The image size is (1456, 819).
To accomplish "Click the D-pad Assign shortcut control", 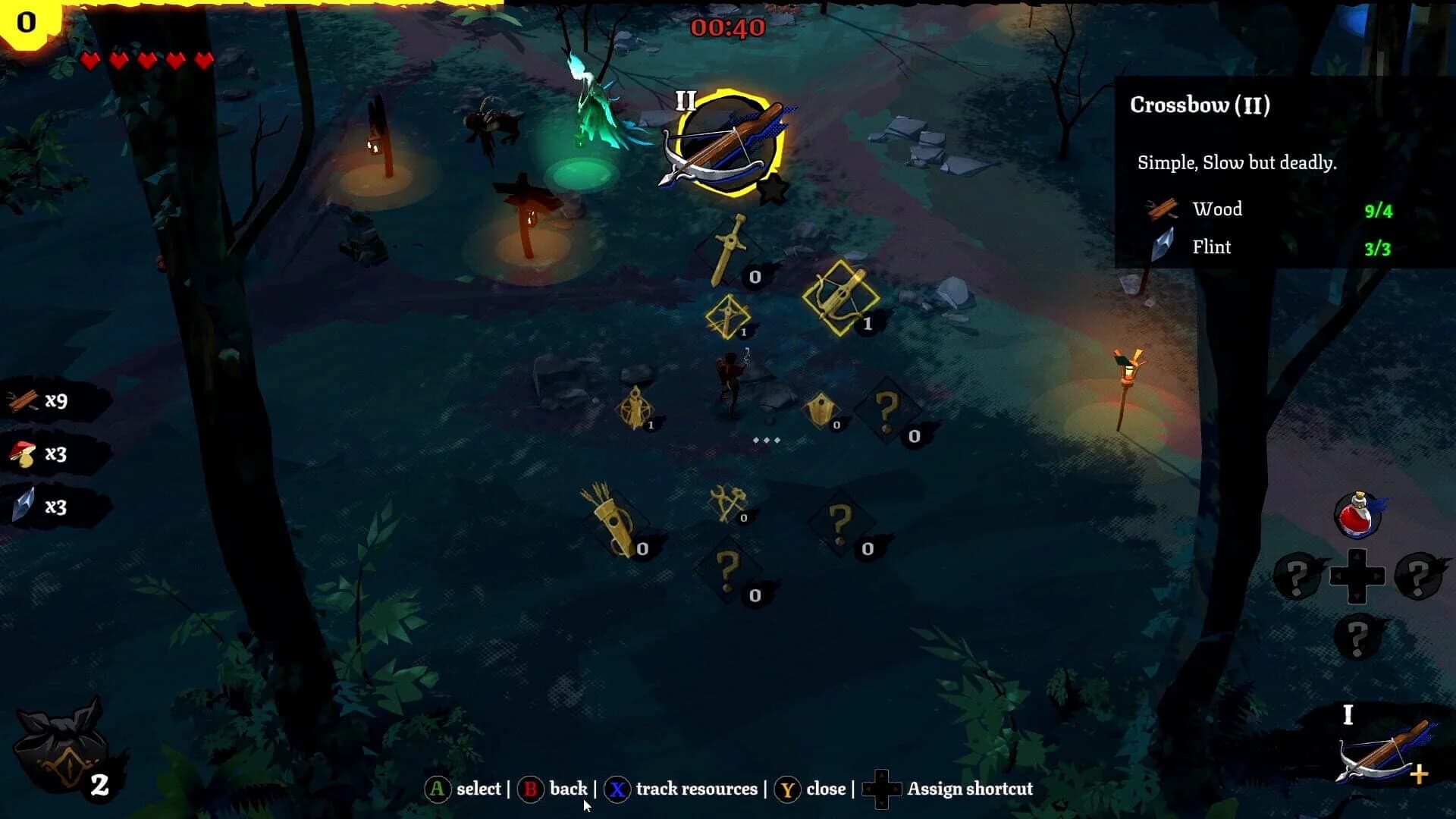I will click(x=882, y=789).
